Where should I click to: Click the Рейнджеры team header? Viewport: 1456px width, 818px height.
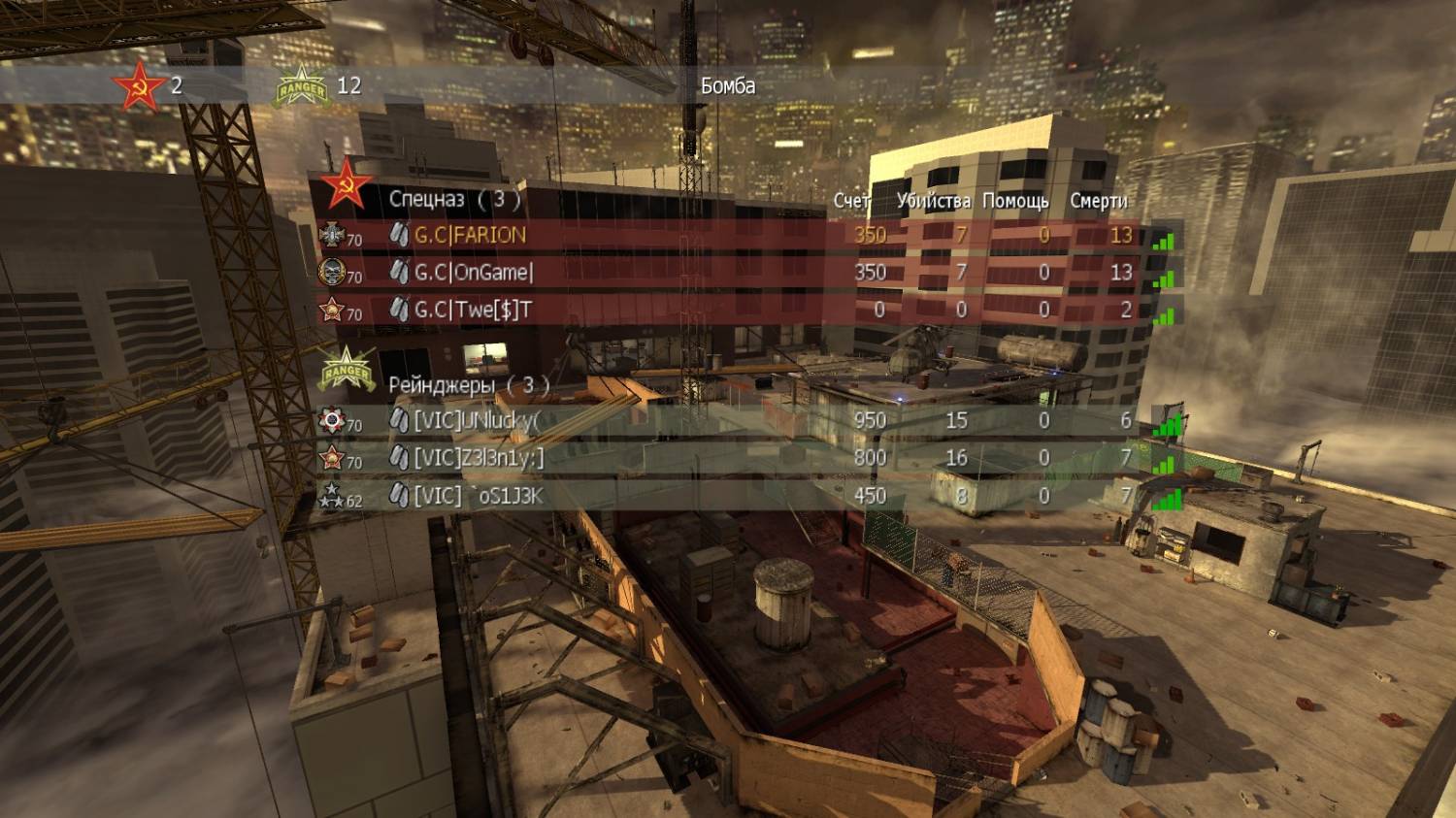469,384
